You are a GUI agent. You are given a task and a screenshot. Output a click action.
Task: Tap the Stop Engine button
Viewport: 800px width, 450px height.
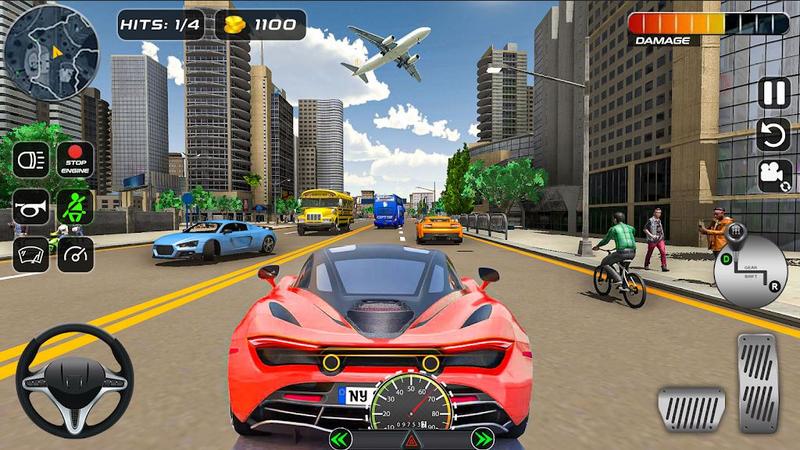pos(75,160)
